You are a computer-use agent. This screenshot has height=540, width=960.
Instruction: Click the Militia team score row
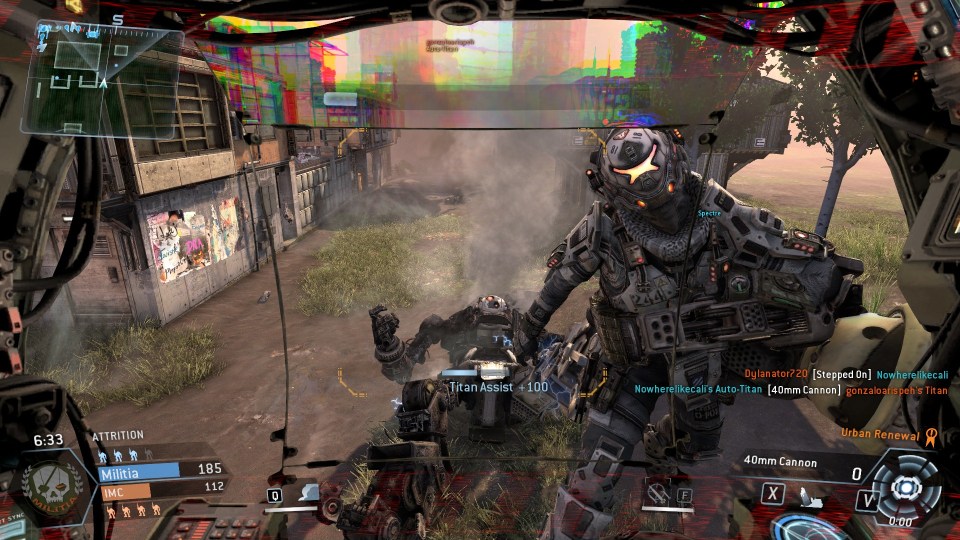click(x=160, y=469)
